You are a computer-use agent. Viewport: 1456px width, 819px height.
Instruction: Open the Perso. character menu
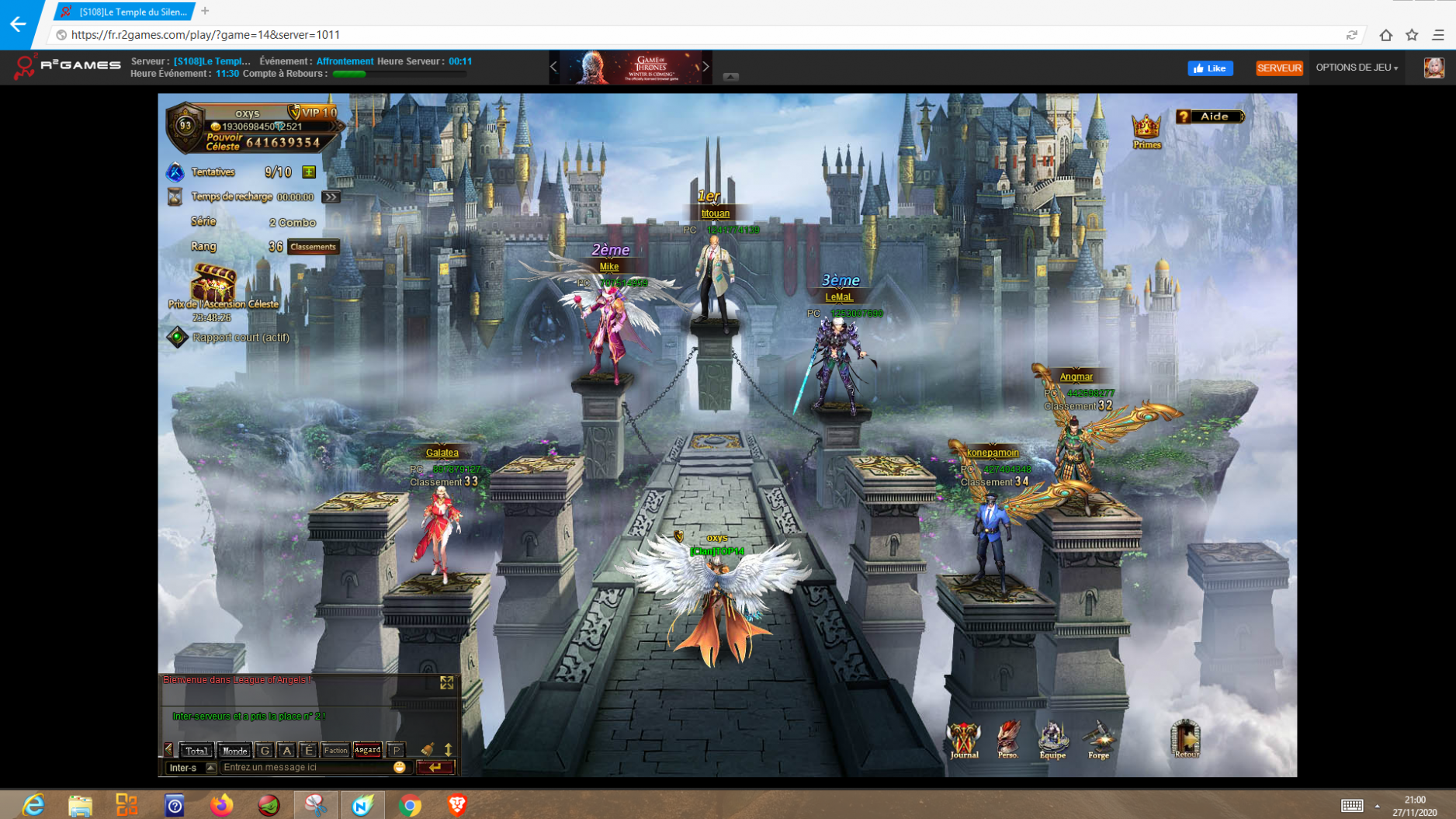[x=1008, y=739]
